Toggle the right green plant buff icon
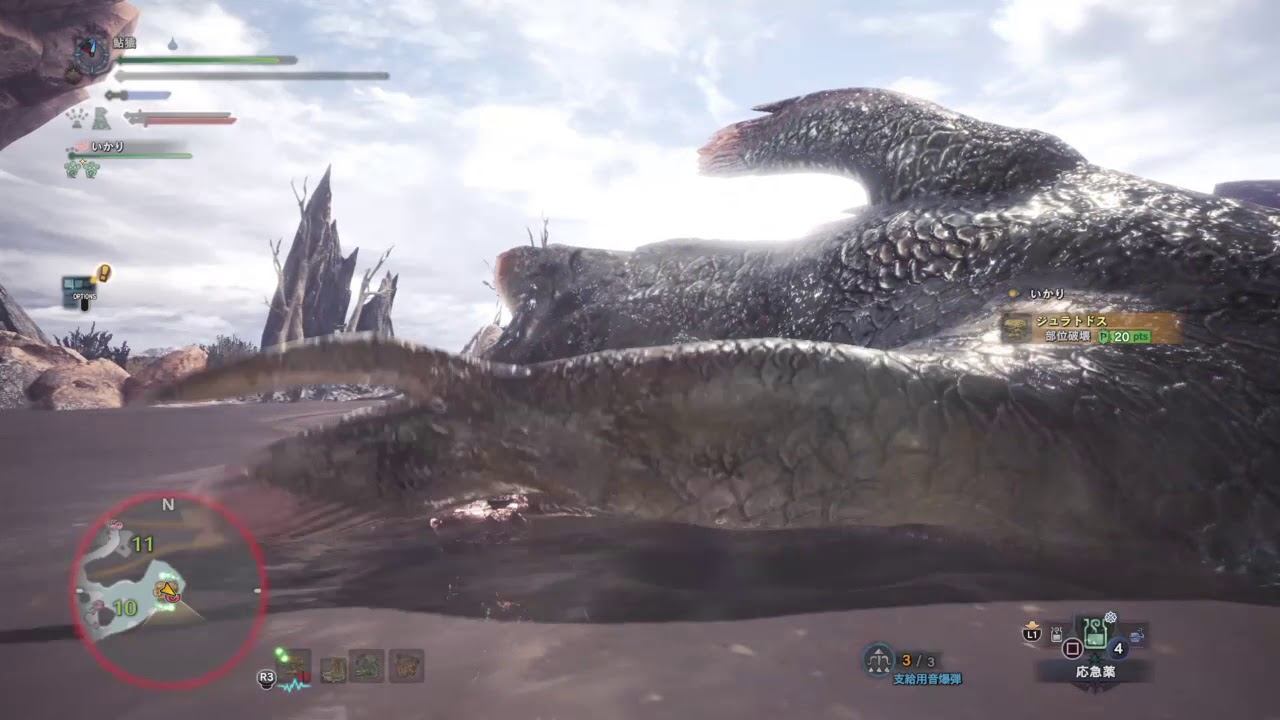1280x720 pixels. tap(90, 168)
